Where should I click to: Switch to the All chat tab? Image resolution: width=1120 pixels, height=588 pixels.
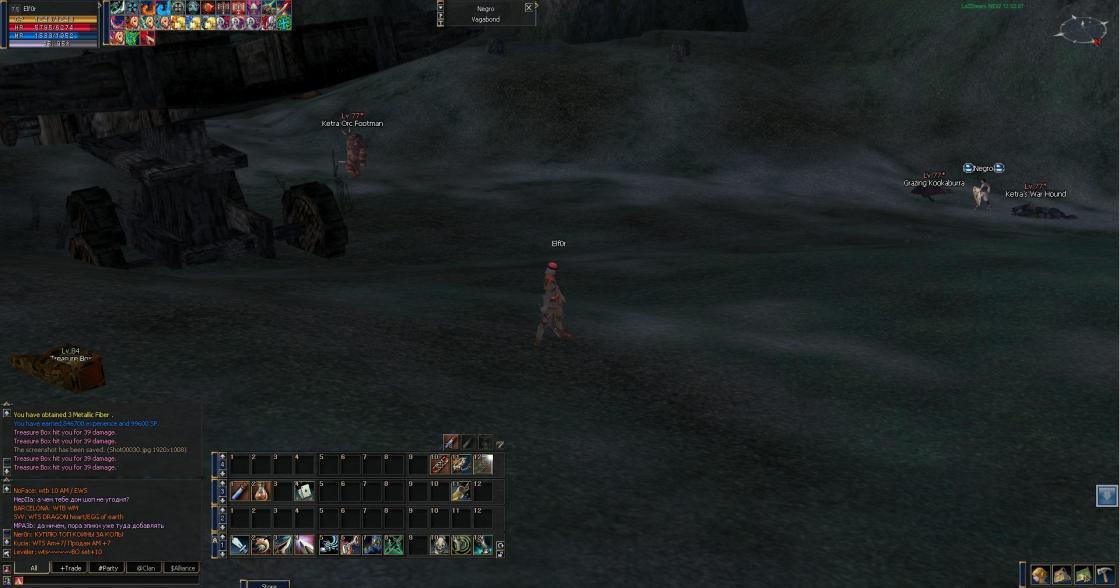33,568
